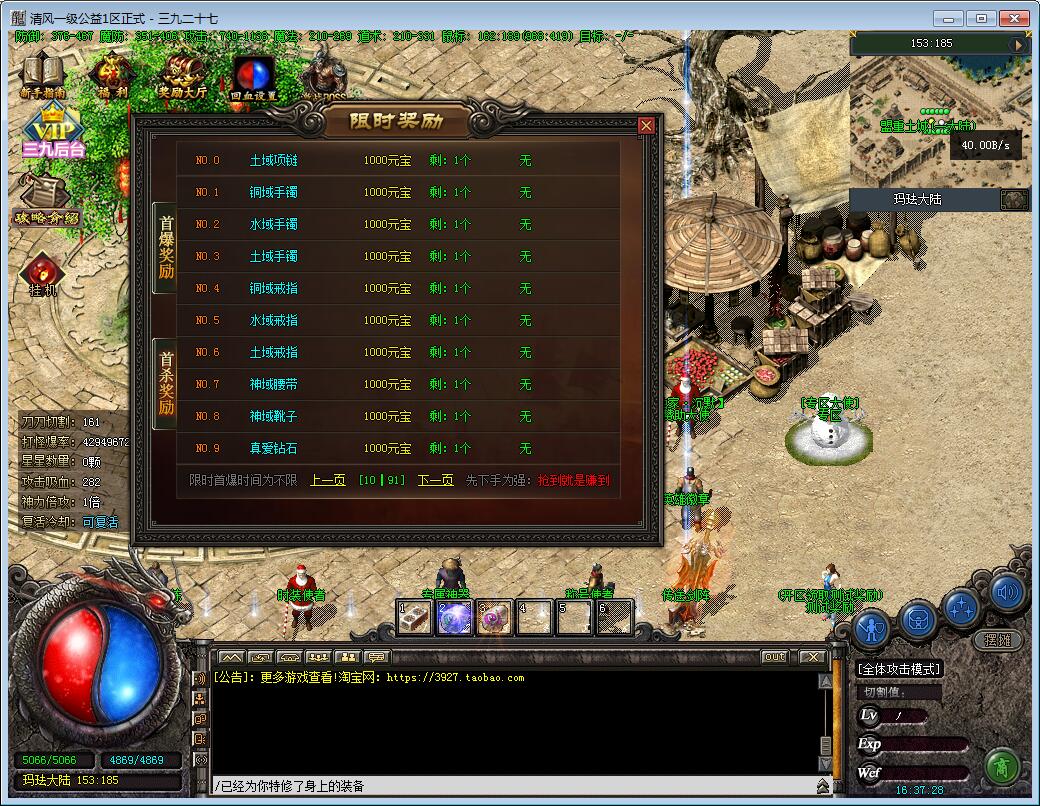Image resolution: width=1040 pixels, height=806 pixels.
Task: Switch to the 首杀奖励 tab
Action: click(x=166, y=384)
